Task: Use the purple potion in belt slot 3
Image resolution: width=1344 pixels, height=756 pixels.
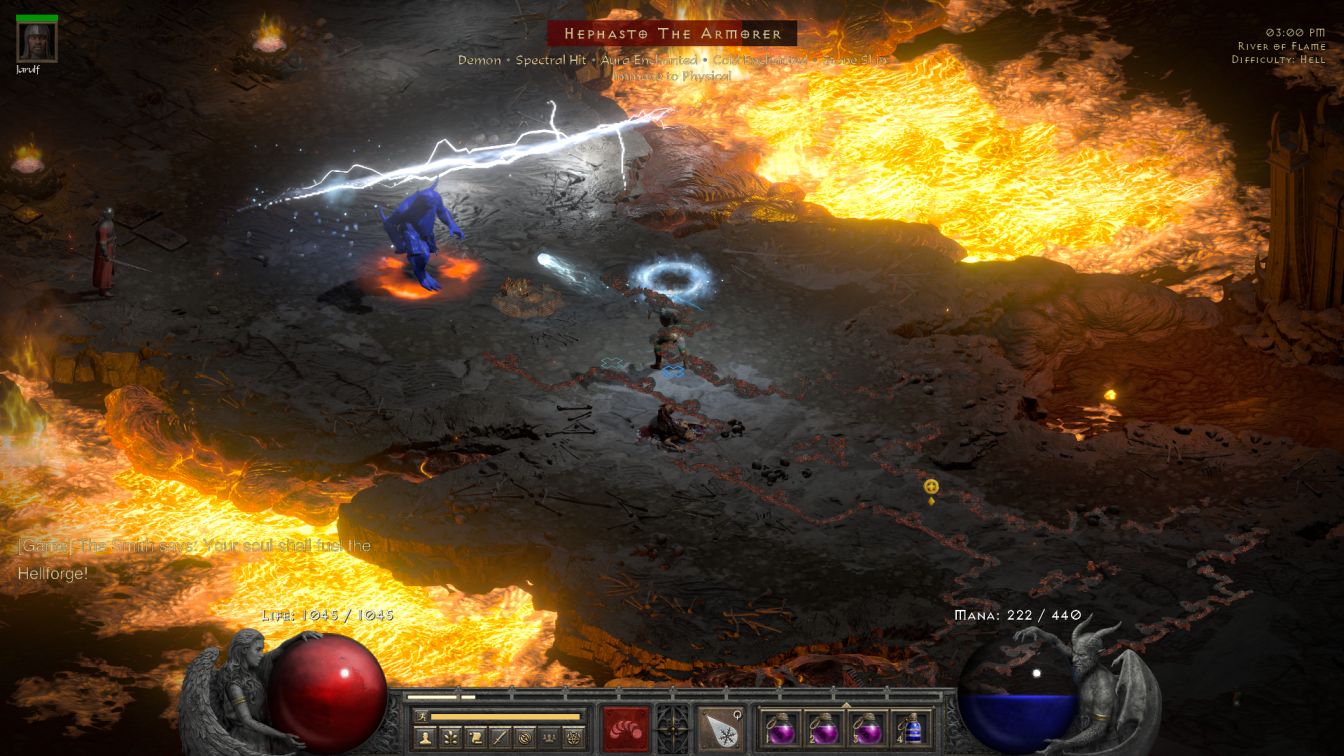Action: pyautogui.click(x=866, y=729)
